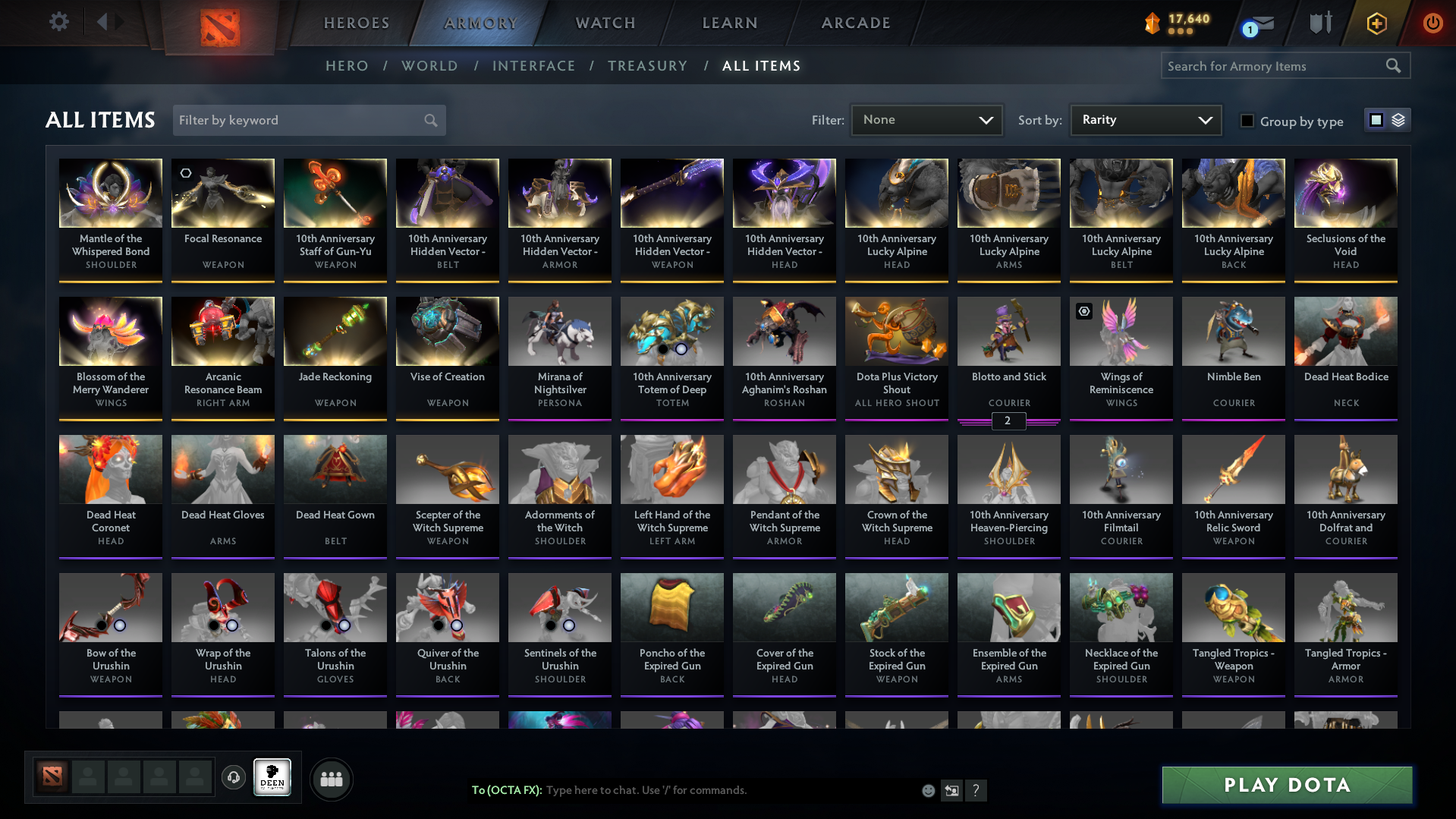Open the Sort by Rarity dropdown
Viewport: 1456px width, 819px height.
click(1145, 120)
